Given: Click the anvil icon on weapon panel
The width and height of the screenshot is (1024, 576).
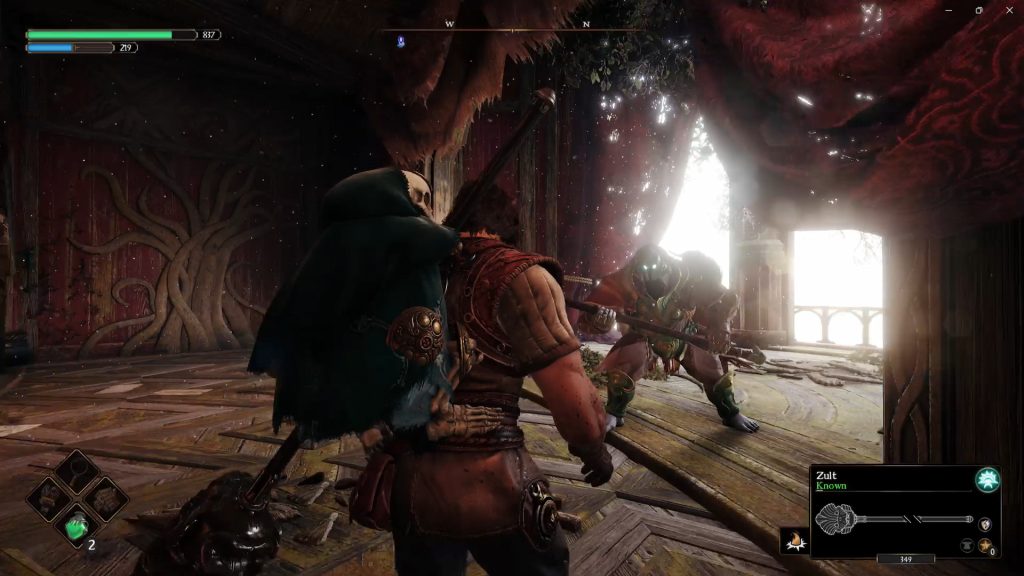Looking at the screenshot, I should pyautogui.click(x=967, y=545).
